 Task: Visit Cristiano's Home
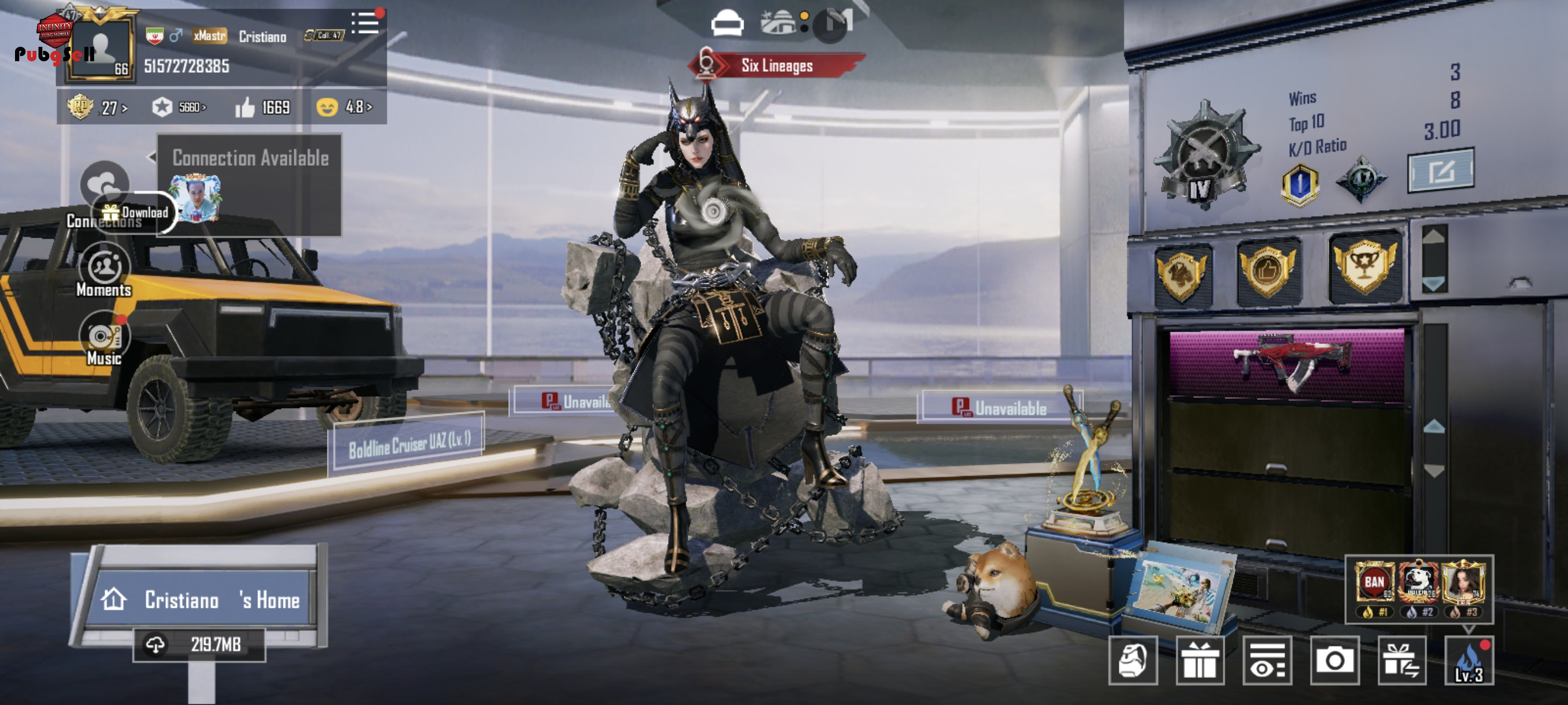(199, 600)
